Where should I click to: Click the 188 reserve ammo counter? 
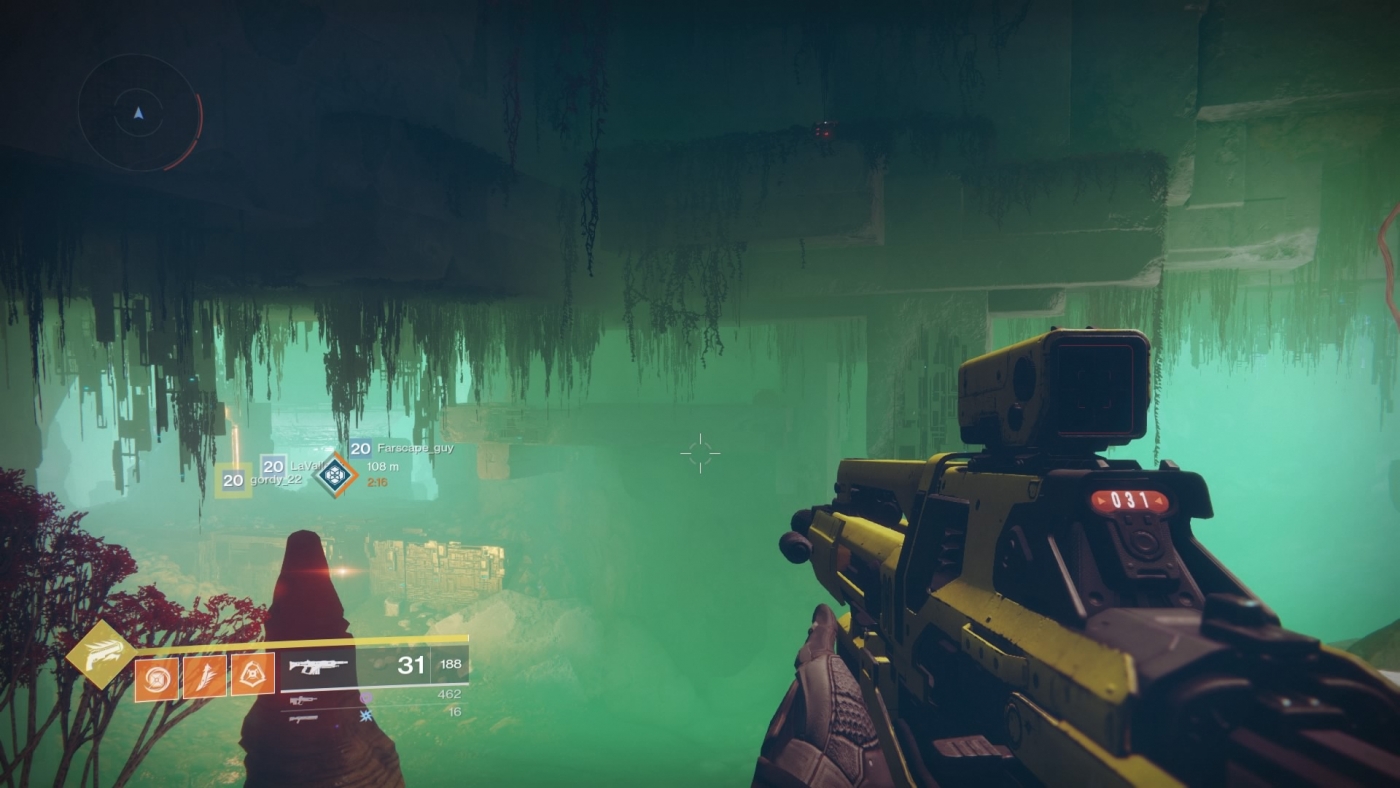(451, 663)
